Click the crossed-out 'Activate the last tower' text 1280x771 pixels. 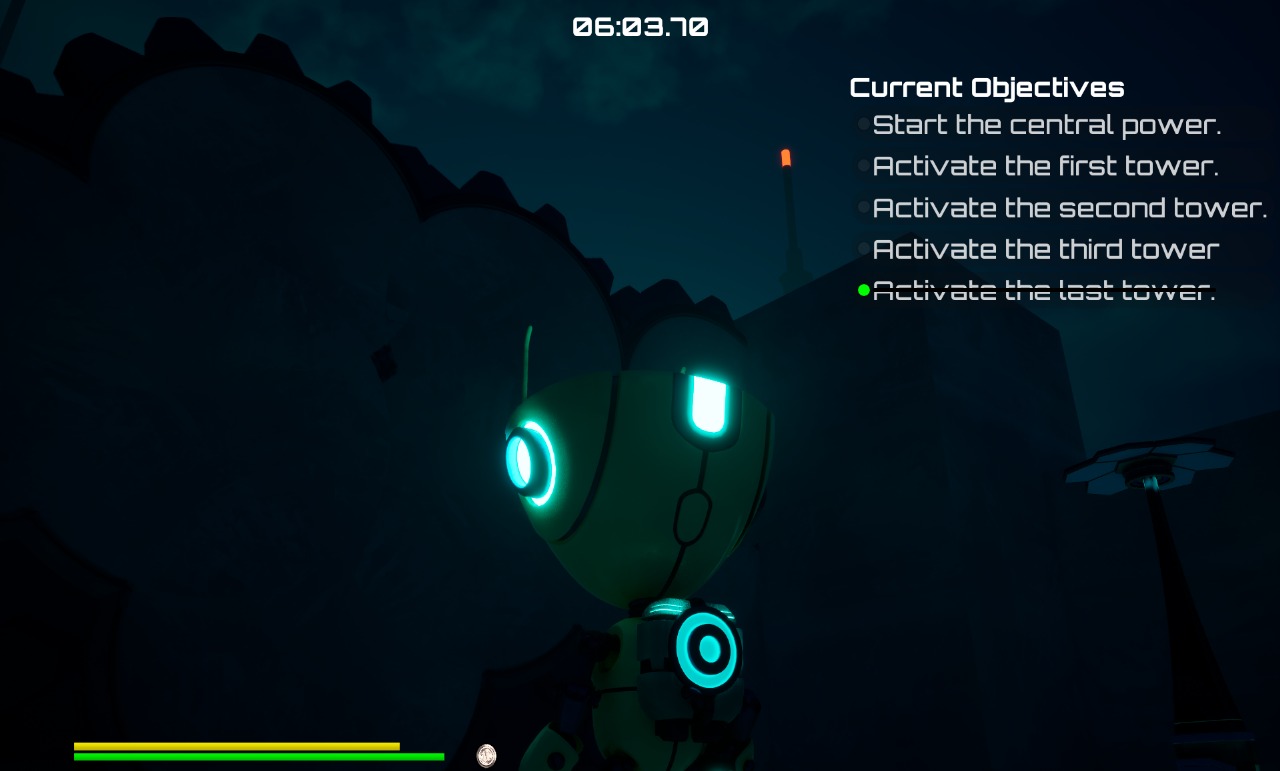click(x=1044, y=290)
